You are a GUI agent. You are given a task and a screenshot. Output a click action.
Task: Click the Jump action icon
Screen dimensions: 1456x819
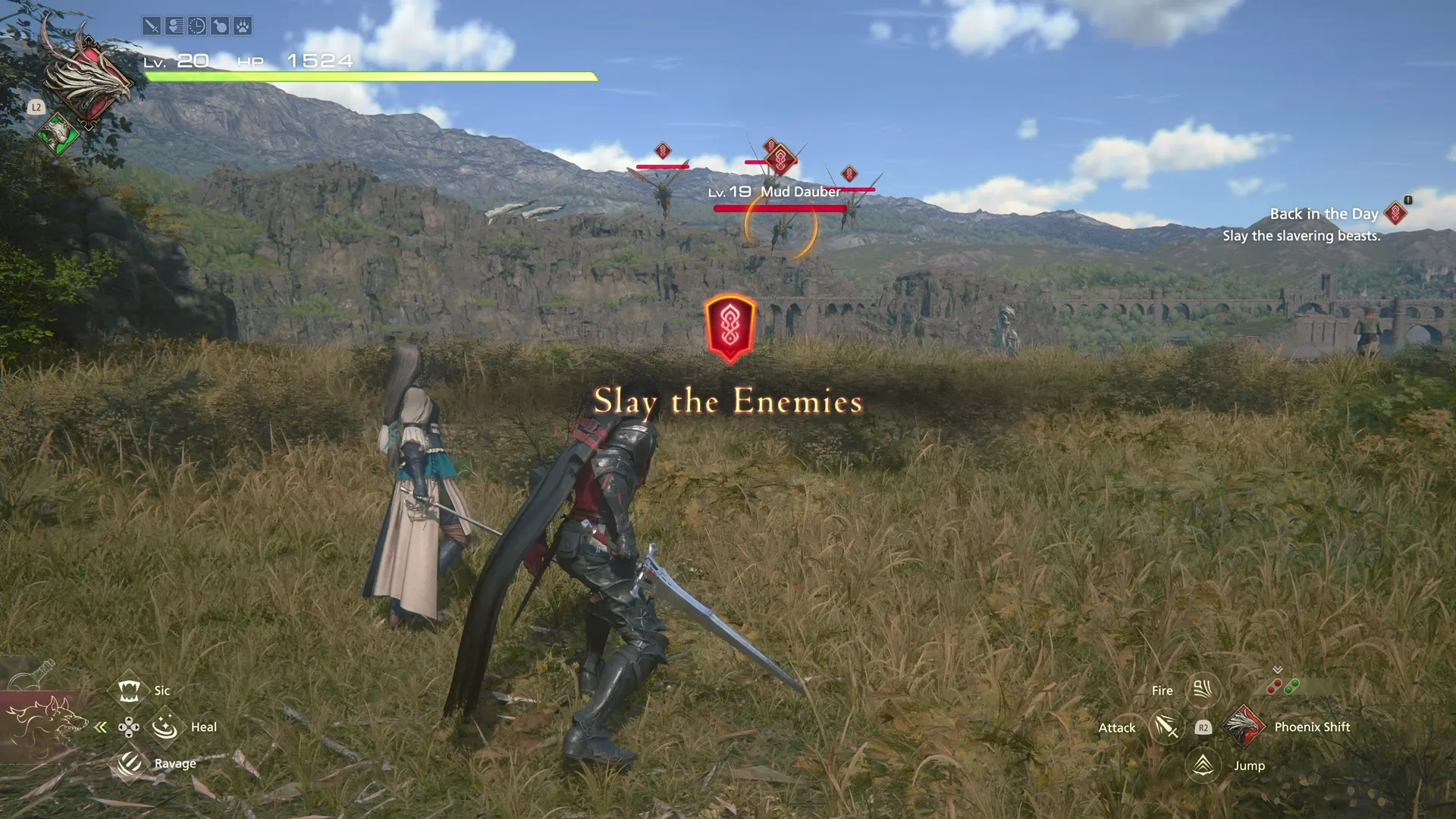(x=1202, y=765)
